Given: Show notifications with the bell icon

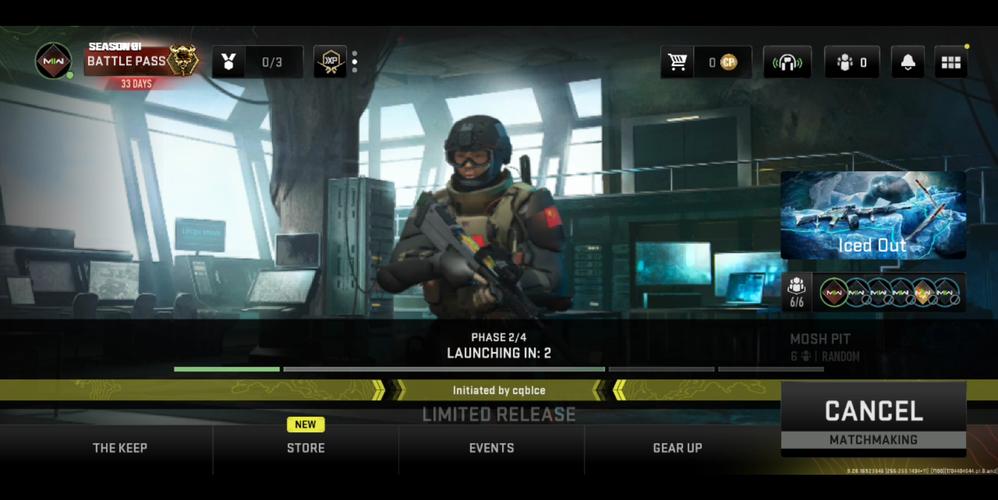Looking at the screenshot, I should (908, 62).
